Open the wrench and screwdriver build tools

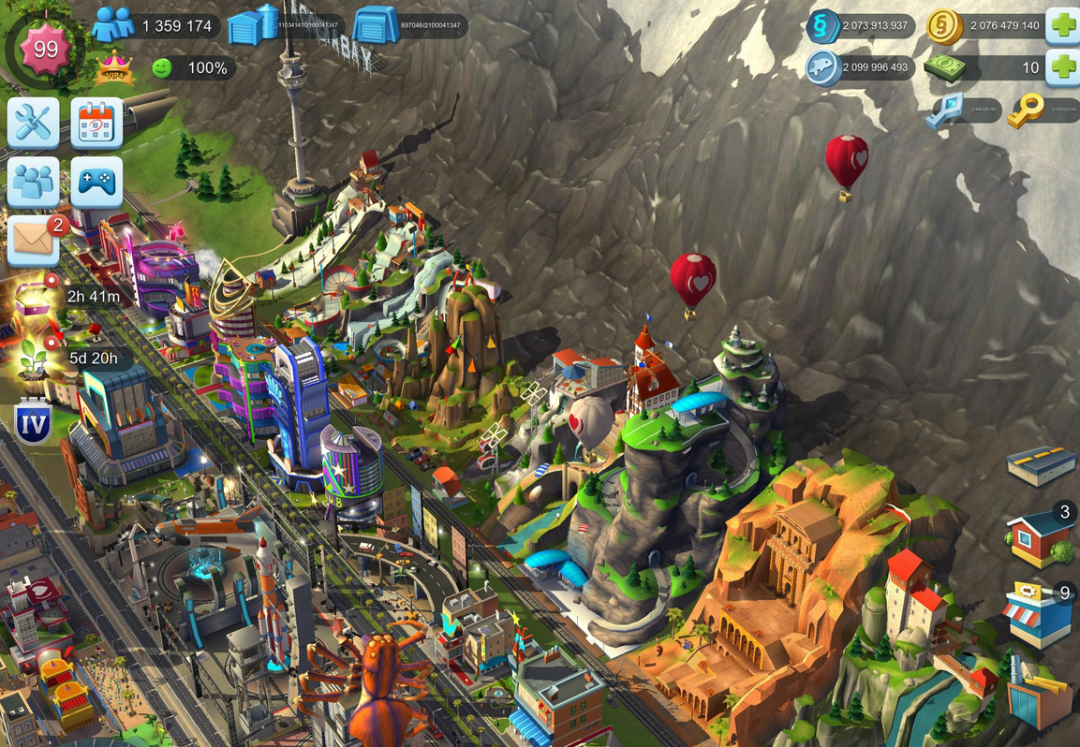(x=33, y=123)
